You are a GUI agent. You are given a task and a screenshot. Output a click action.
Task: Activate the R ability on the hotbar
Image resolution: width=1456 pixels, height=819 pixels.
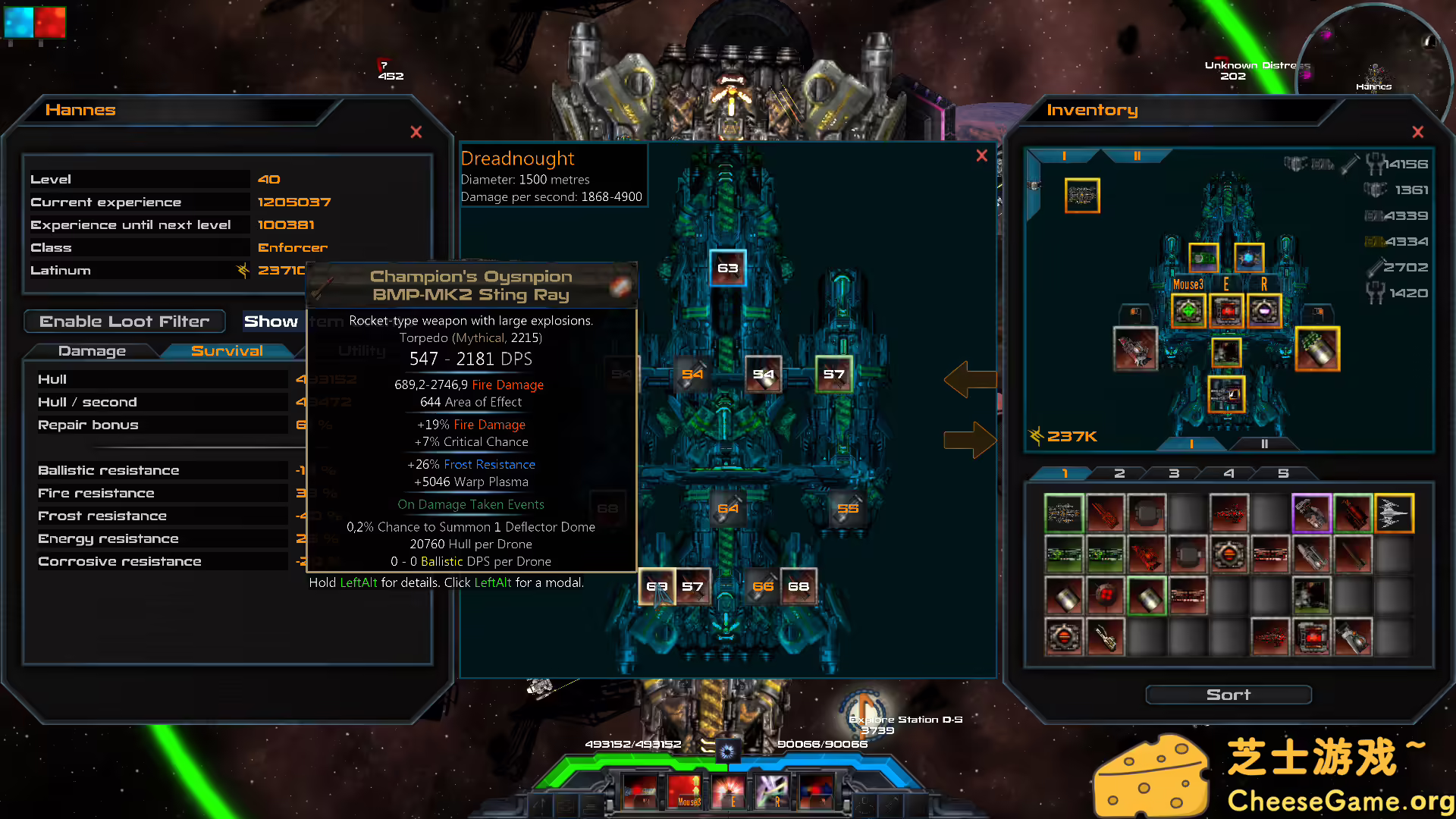(x=773, y=791)
